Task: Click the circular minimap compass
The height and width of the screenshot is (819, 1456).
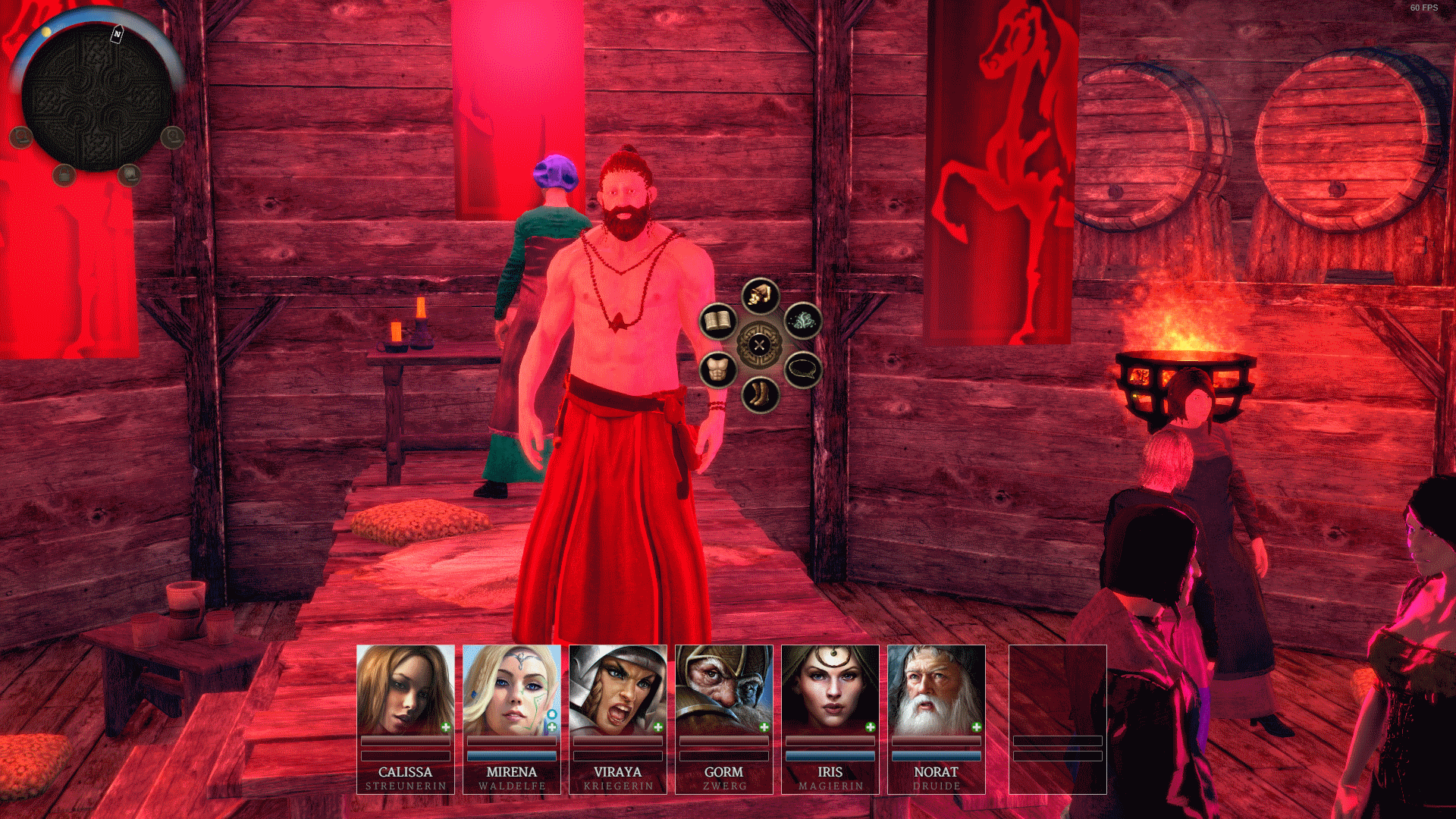Action: (96, 95)
